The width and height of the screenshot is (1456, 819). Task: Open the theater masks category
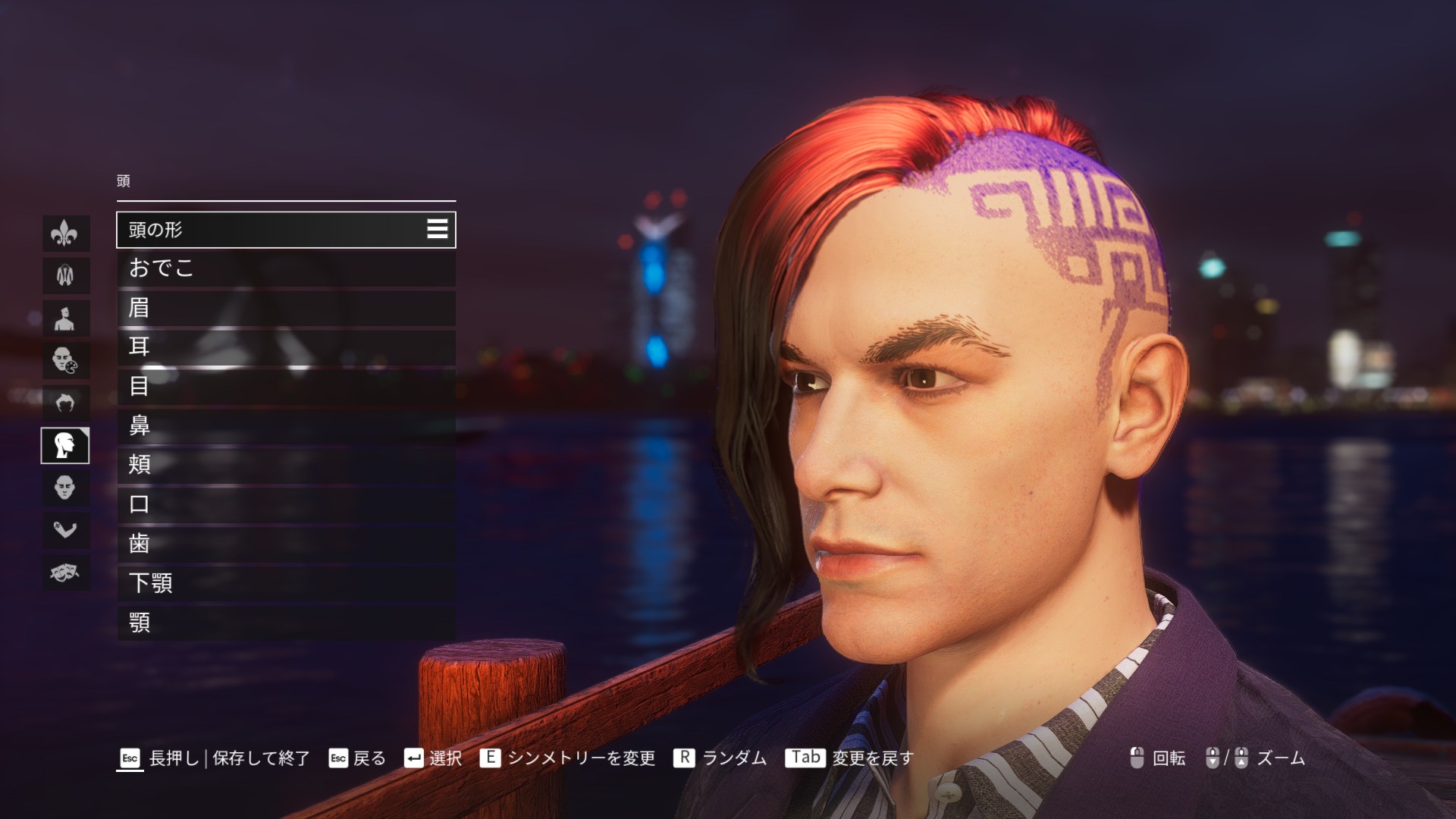pos(65,572)
